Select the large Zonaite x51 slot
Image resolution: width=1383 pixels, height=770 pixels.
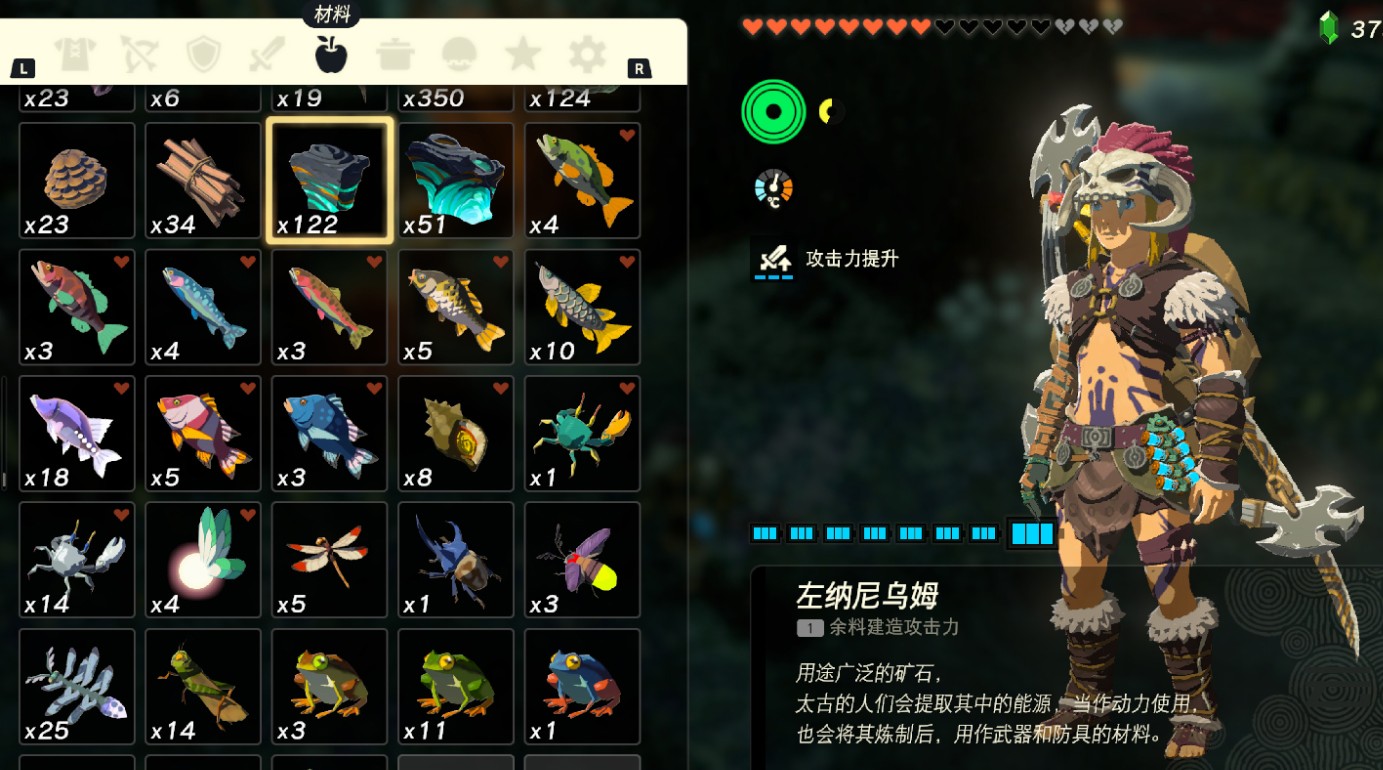pyautogui.click(x=456, y=181)
